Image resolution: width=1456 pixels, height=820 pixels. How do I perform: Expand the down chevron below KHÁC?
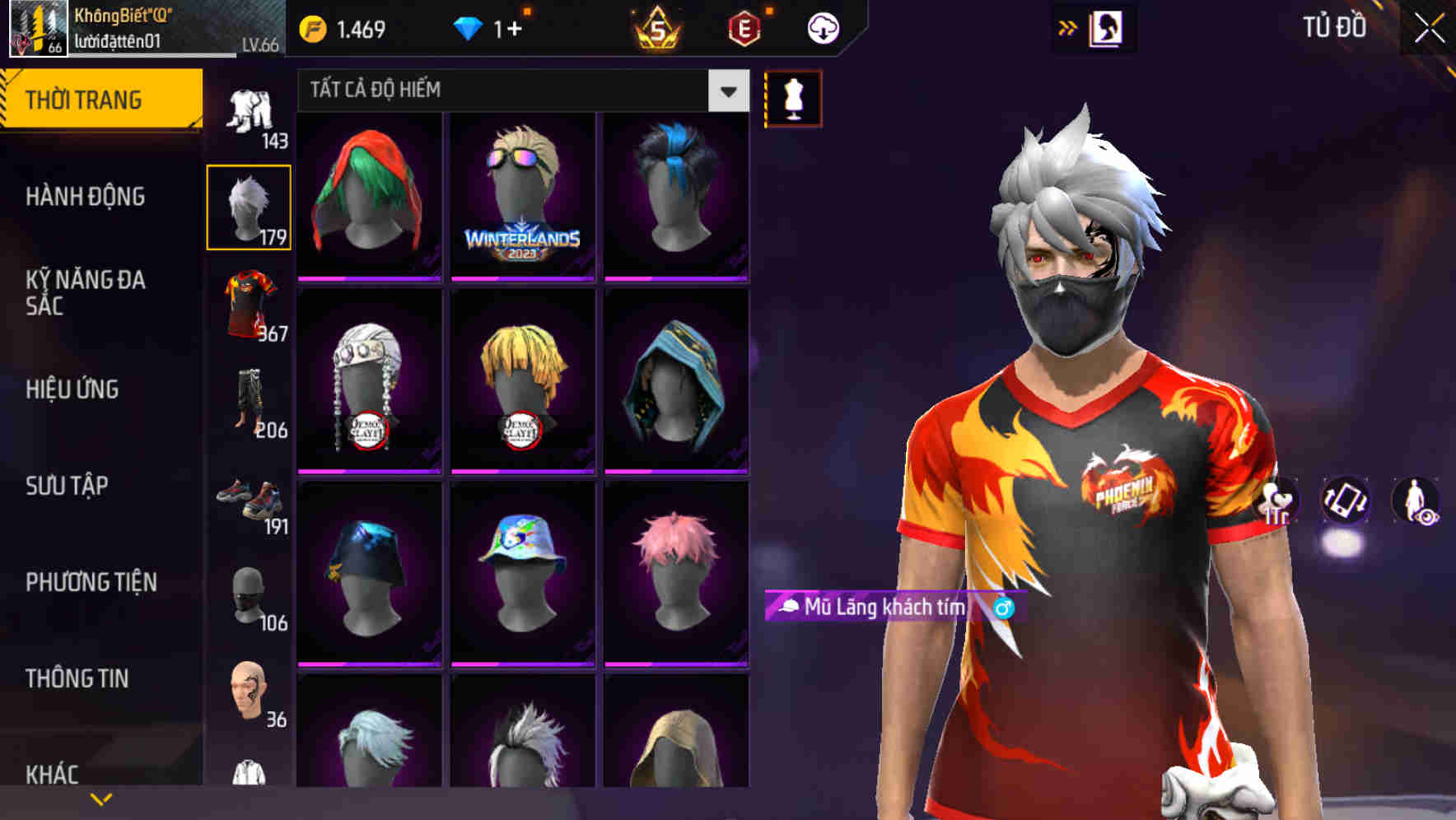coord(101,798)
